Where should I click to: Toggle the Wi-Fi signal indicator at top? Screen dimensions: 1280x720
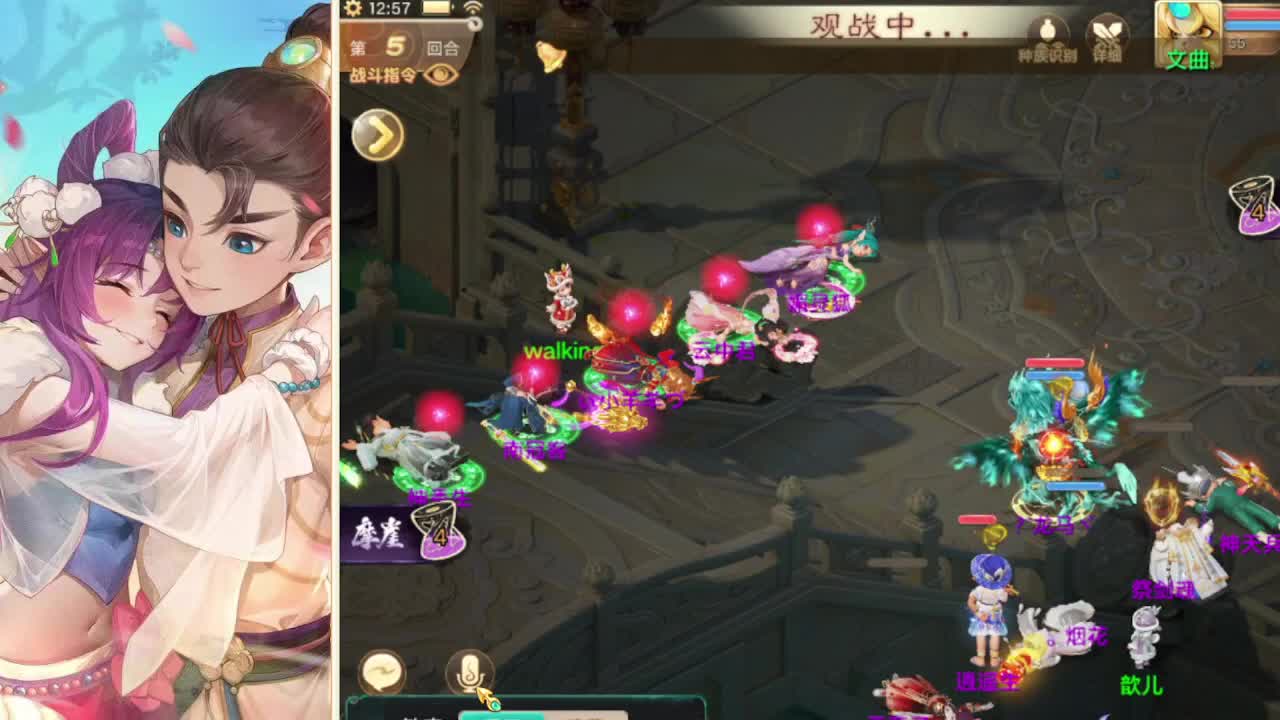click(x=475, y=9)
